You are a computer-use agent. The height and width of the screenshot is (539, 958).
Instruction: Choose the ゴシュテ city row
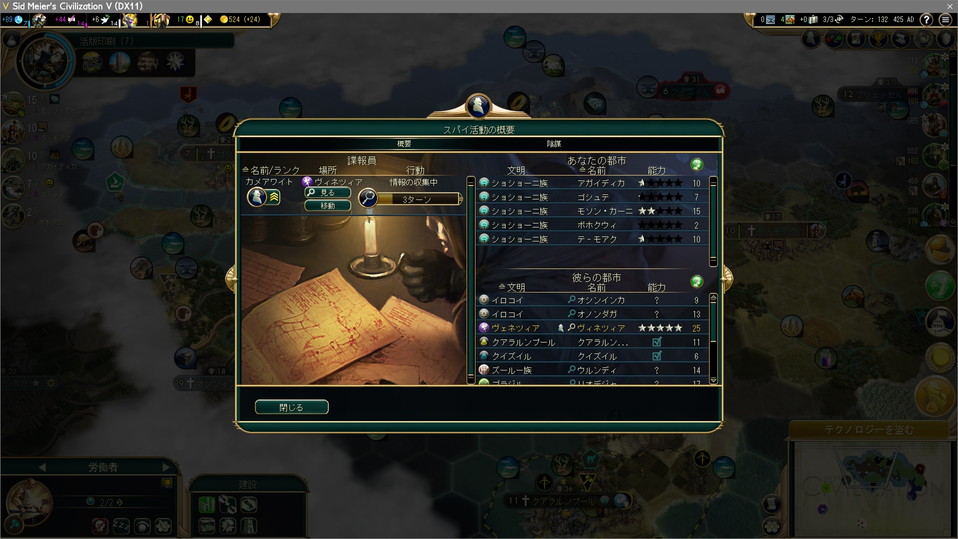coord(592,197)
